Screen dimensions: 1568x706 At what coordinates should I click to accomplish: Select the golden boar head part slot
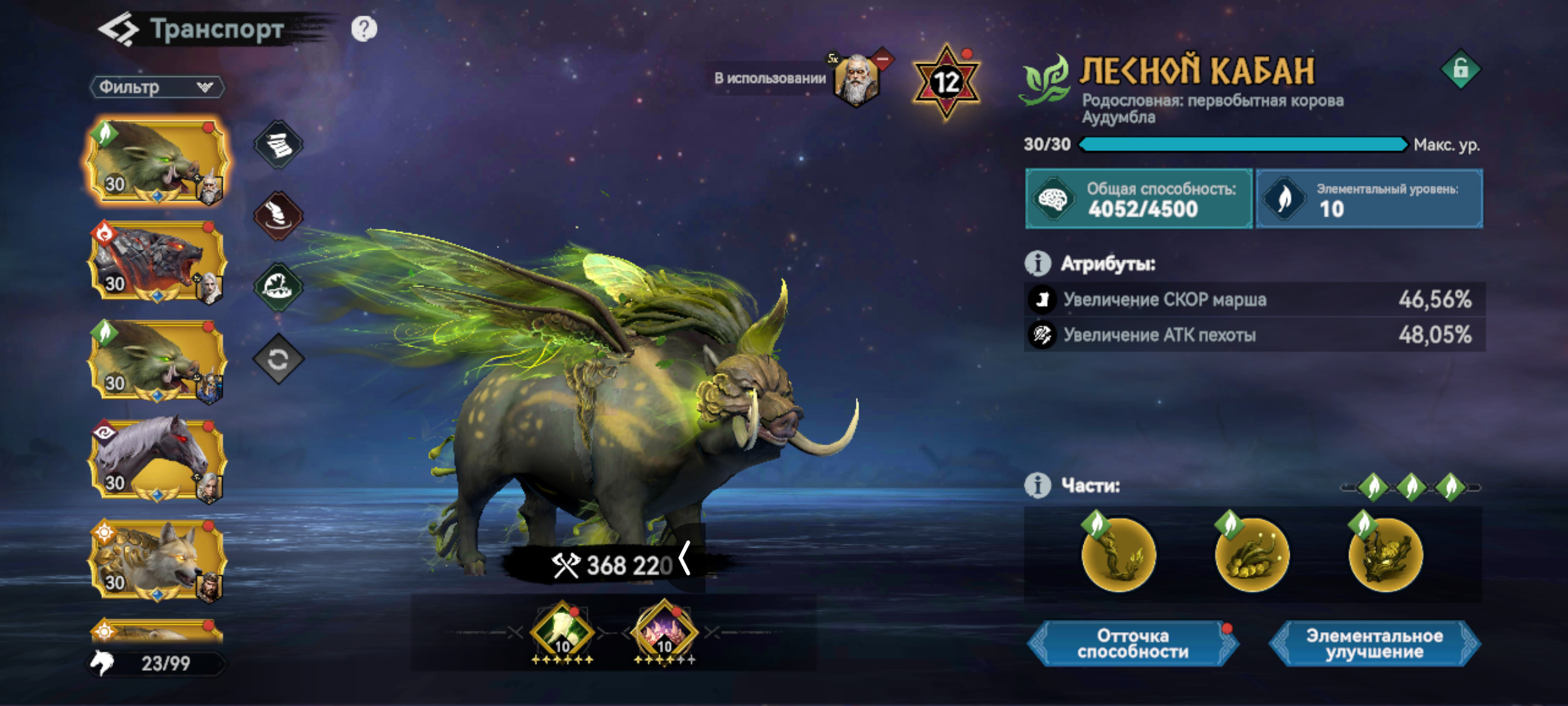click(1385, 555)
